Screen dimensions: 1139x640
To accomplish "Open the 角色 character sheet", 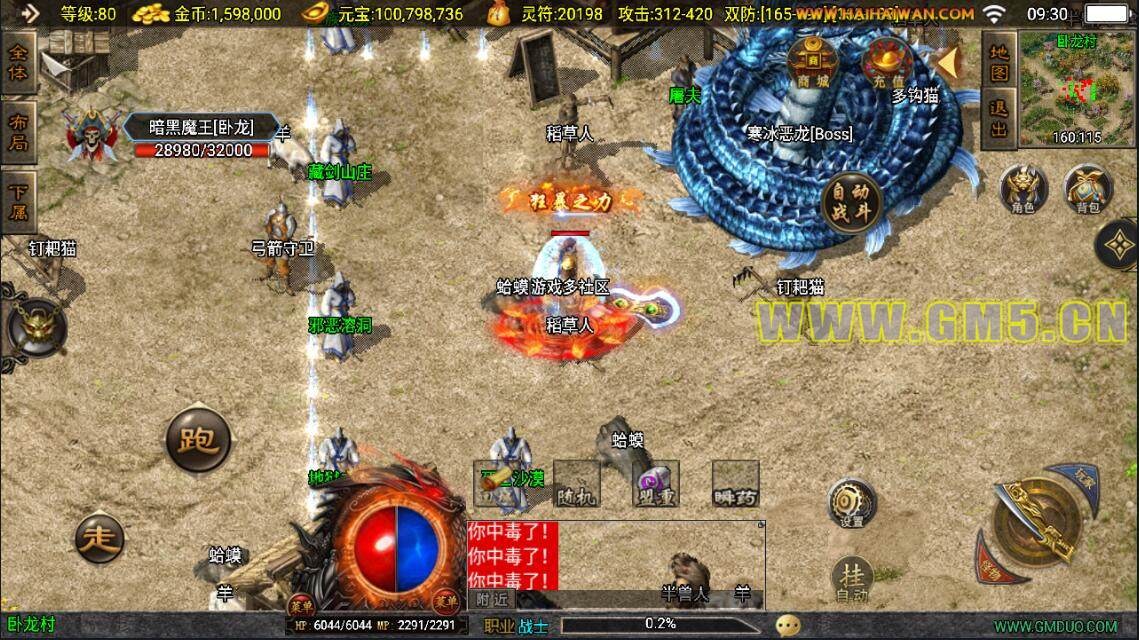I will [x=1023, y=189].
